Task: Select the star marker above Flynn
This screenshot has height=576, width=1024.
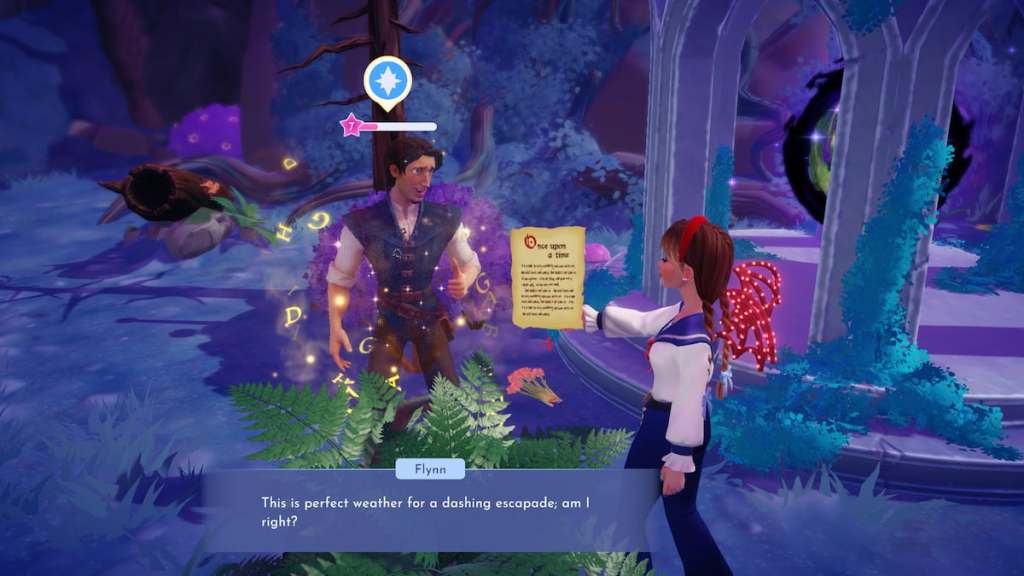Action: (387, 80)
